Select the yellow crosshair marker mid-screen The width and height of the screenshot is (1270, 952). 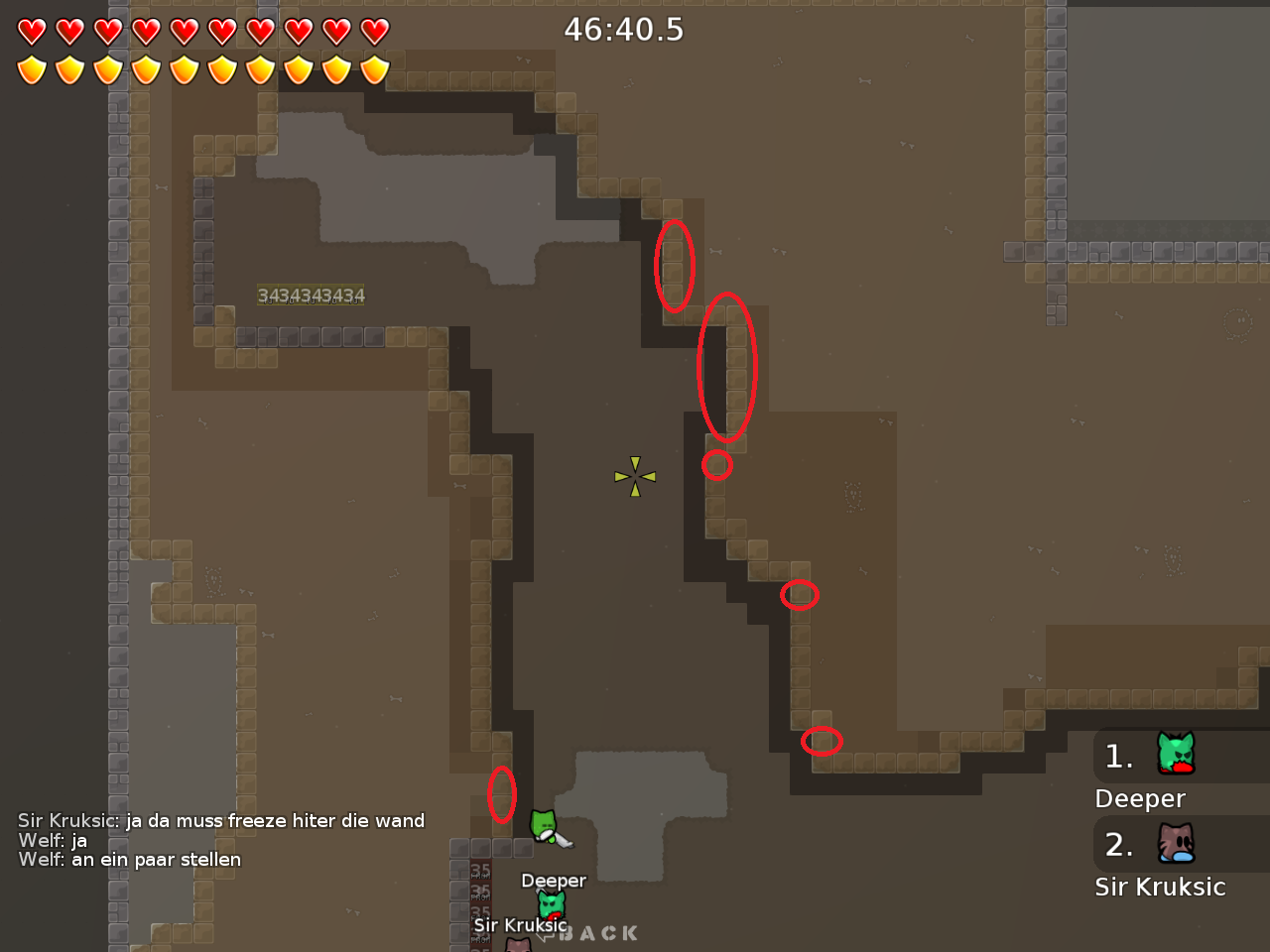pyautogui.click(x=633, y=476)
